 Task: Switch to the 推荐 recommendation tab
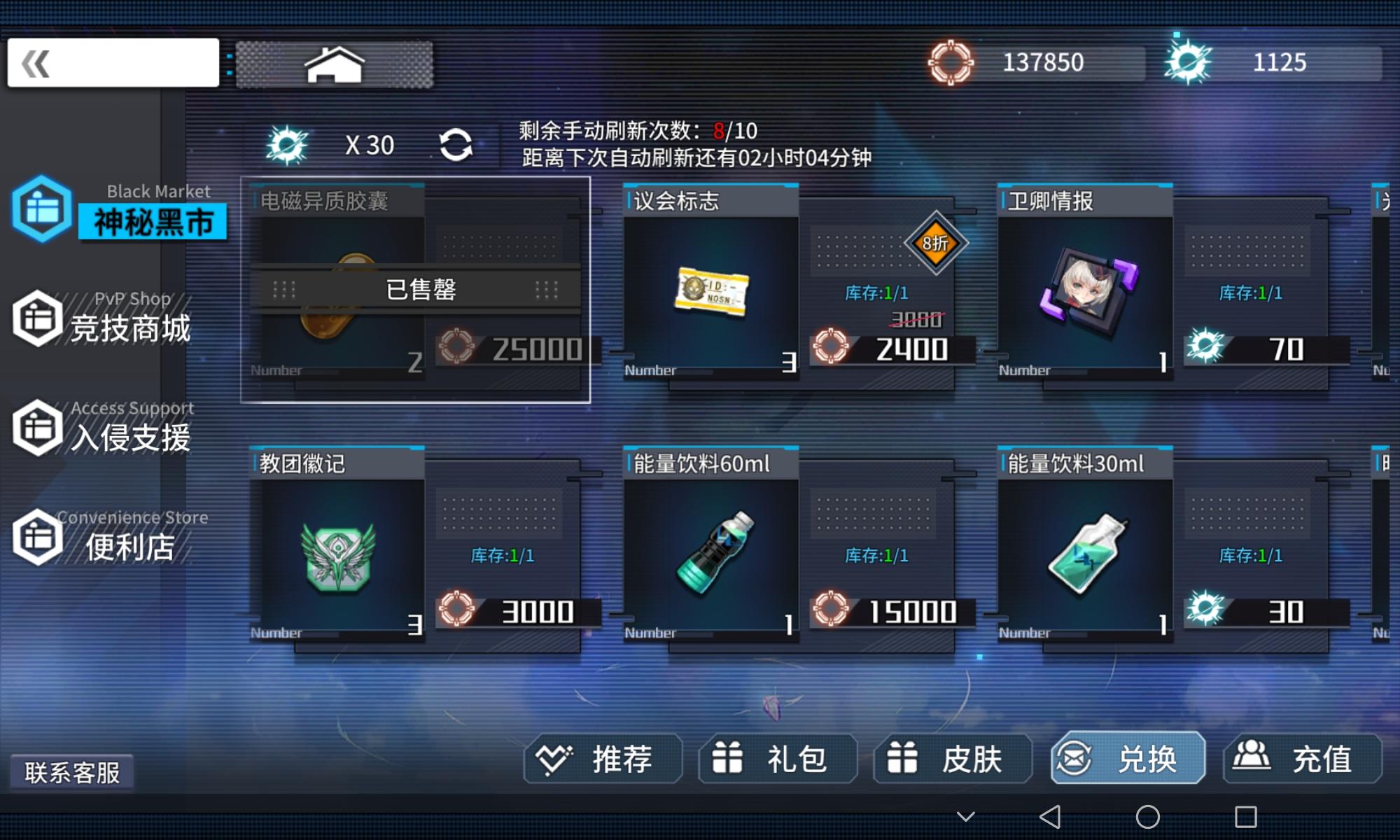[x=601, y=758]
